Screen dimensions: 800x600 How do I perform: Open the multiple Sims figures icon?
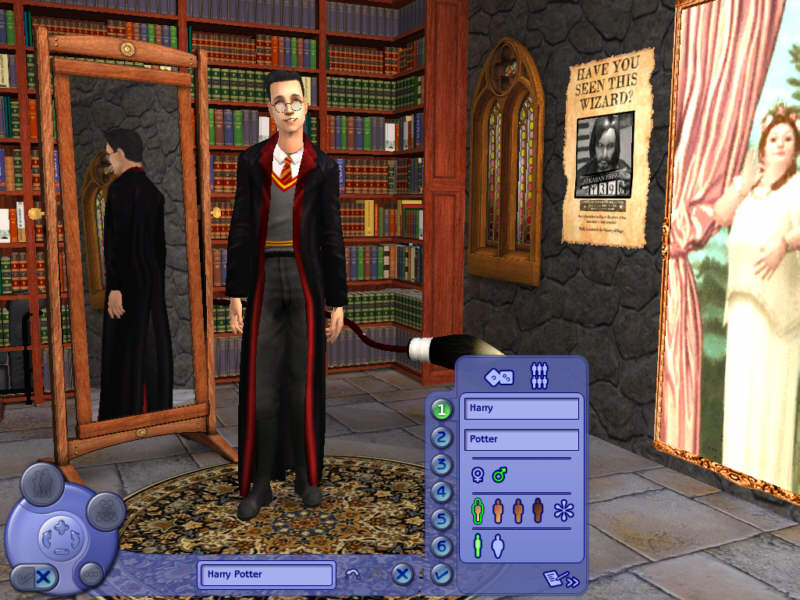pyautogui.click(x=540, y=377)
